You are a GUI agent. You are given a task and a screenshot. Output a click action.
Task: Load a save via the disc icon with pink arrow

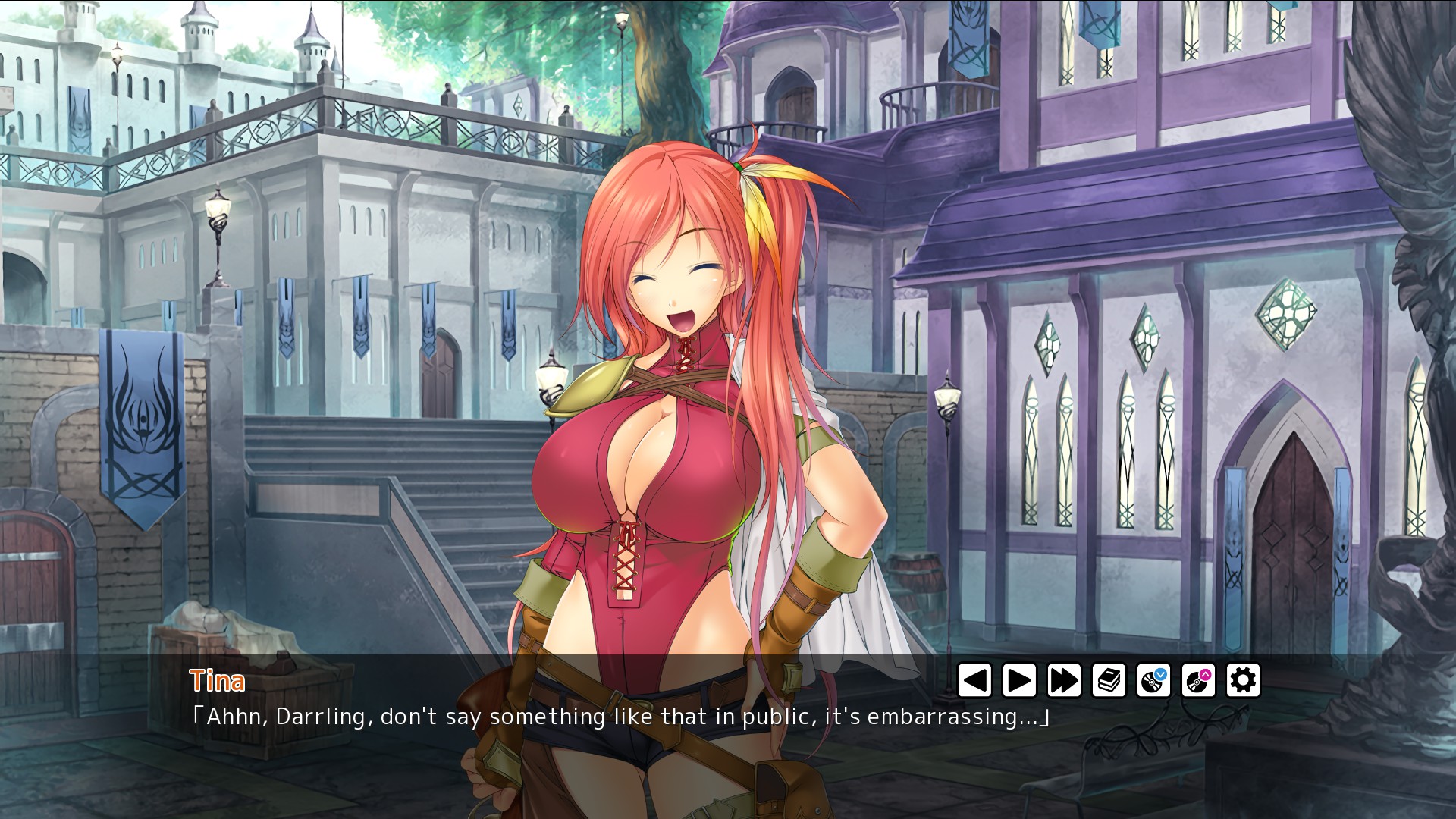click(1198, 680)
